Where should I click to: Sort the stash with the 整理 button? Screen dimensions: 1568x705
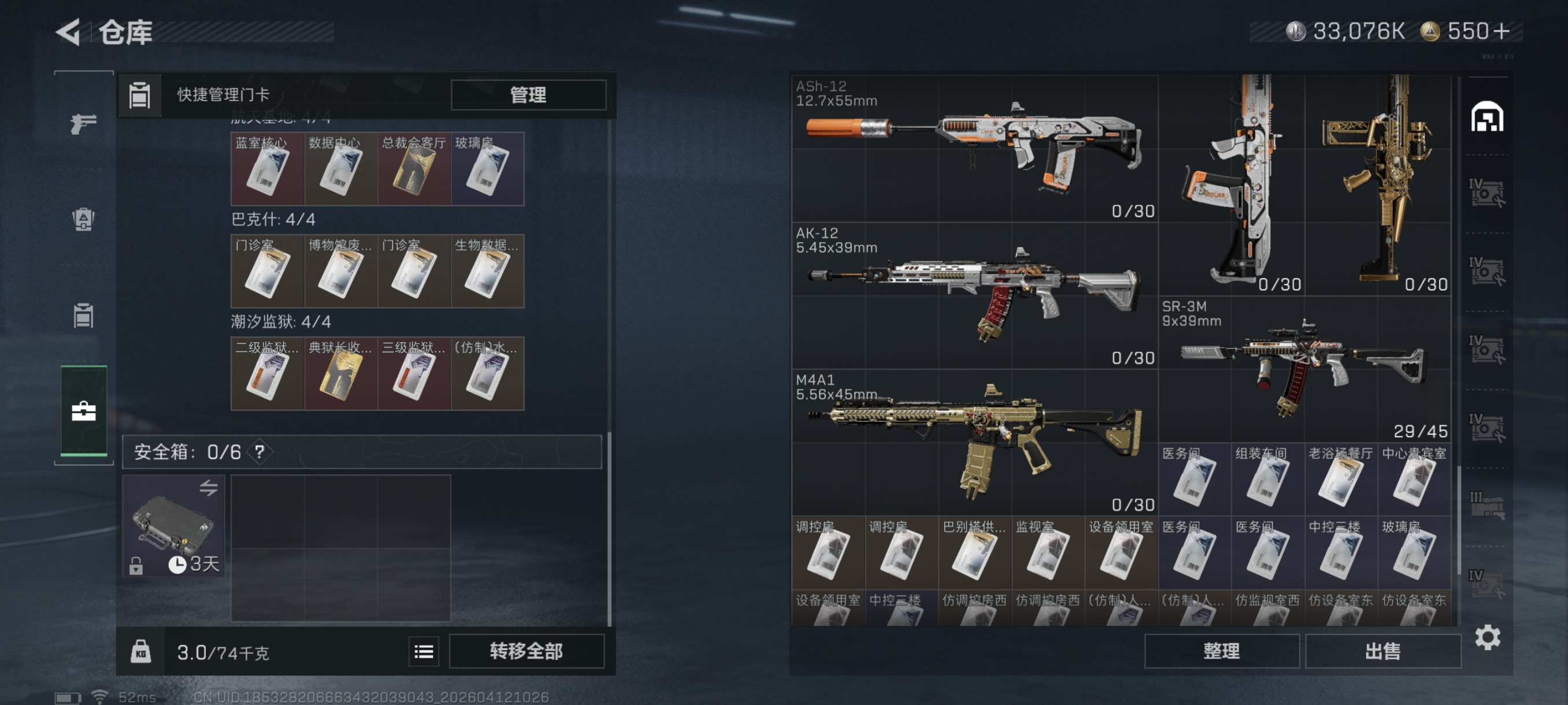1221,651
